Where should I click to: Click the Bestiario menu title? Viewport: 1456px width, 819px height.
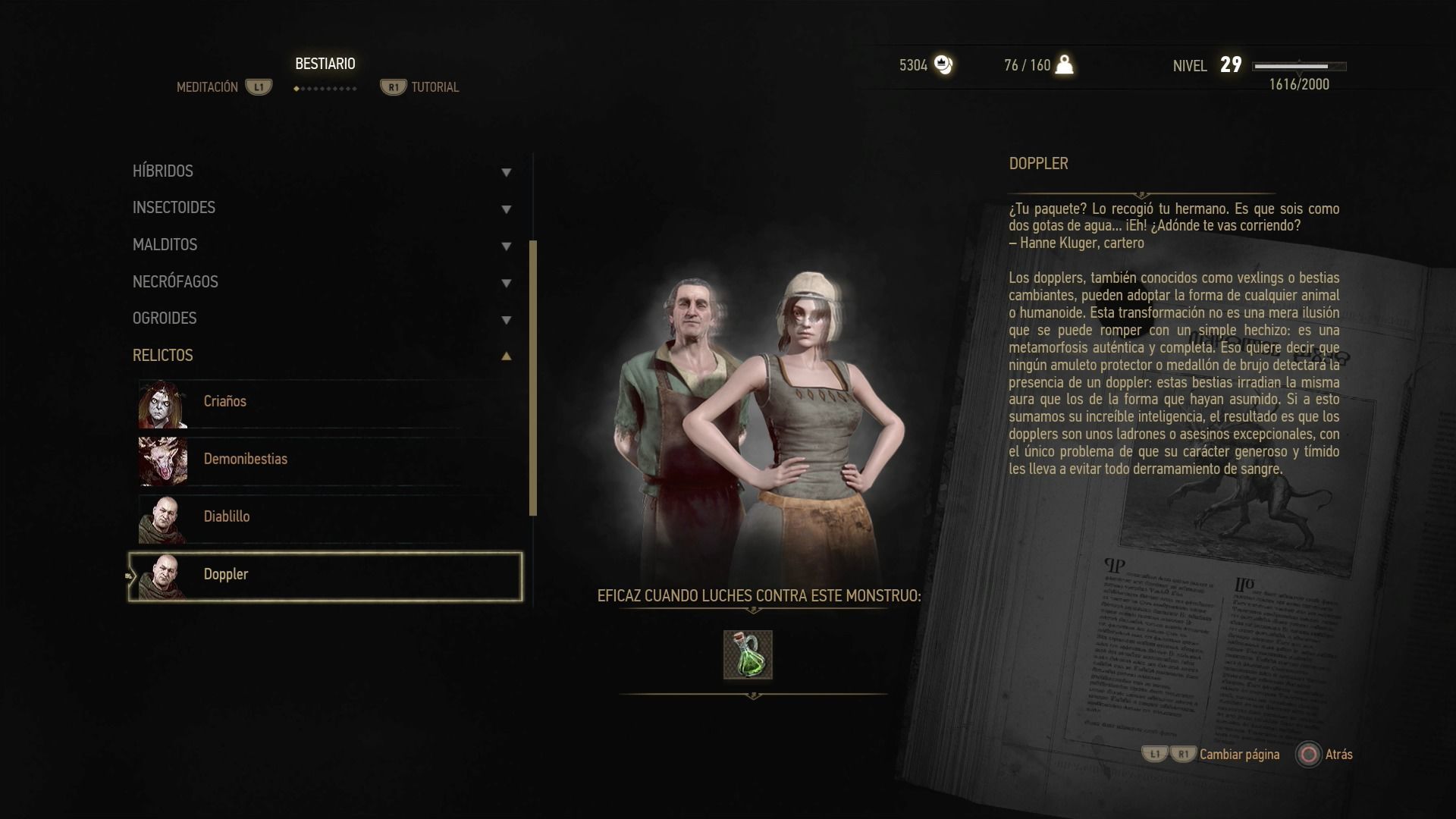(325, 64)
